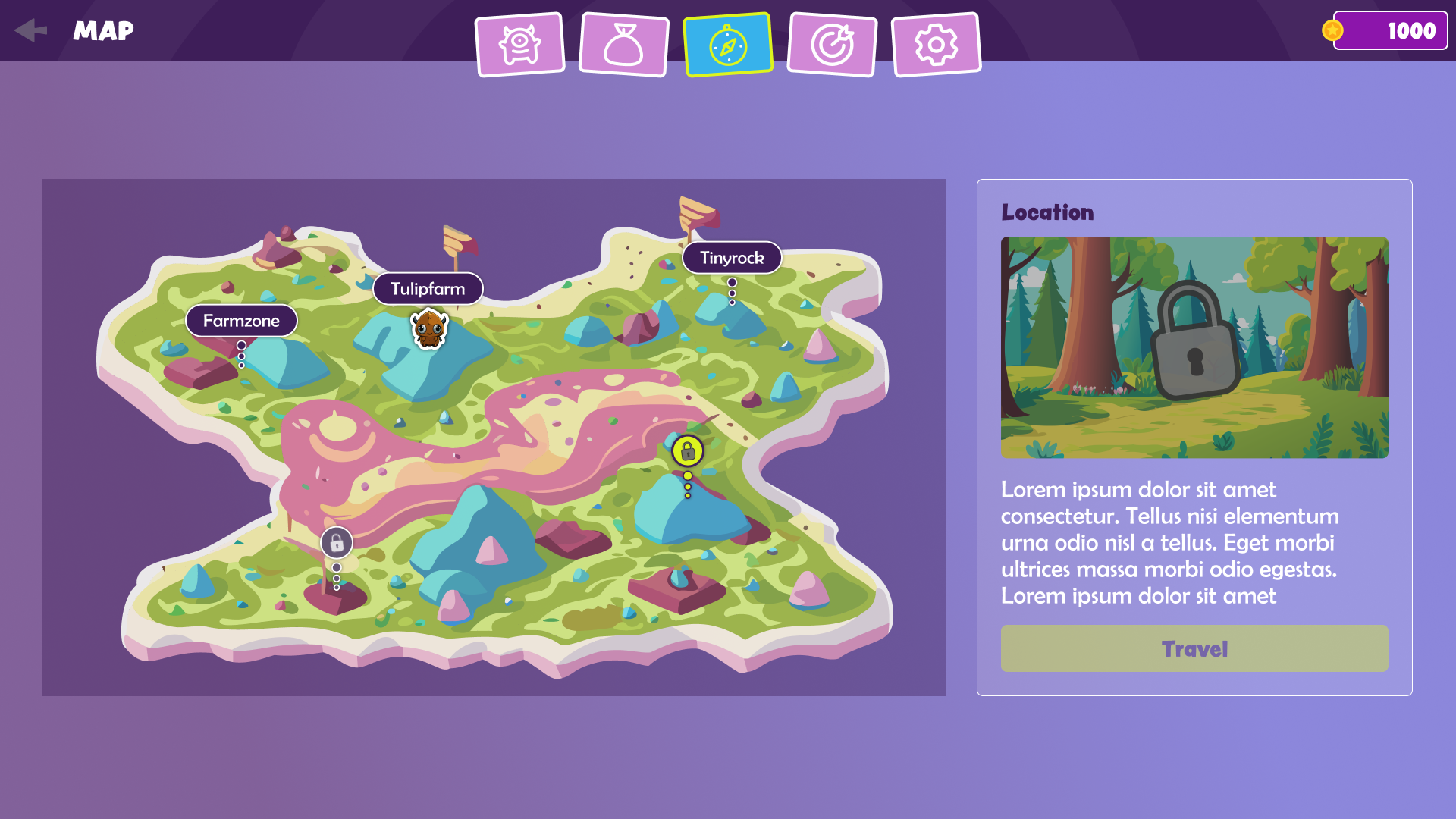The height and width of the screenshot is (819, 1456).
Task: Open the monster creature tab
Action: click(x=520, y=45)
